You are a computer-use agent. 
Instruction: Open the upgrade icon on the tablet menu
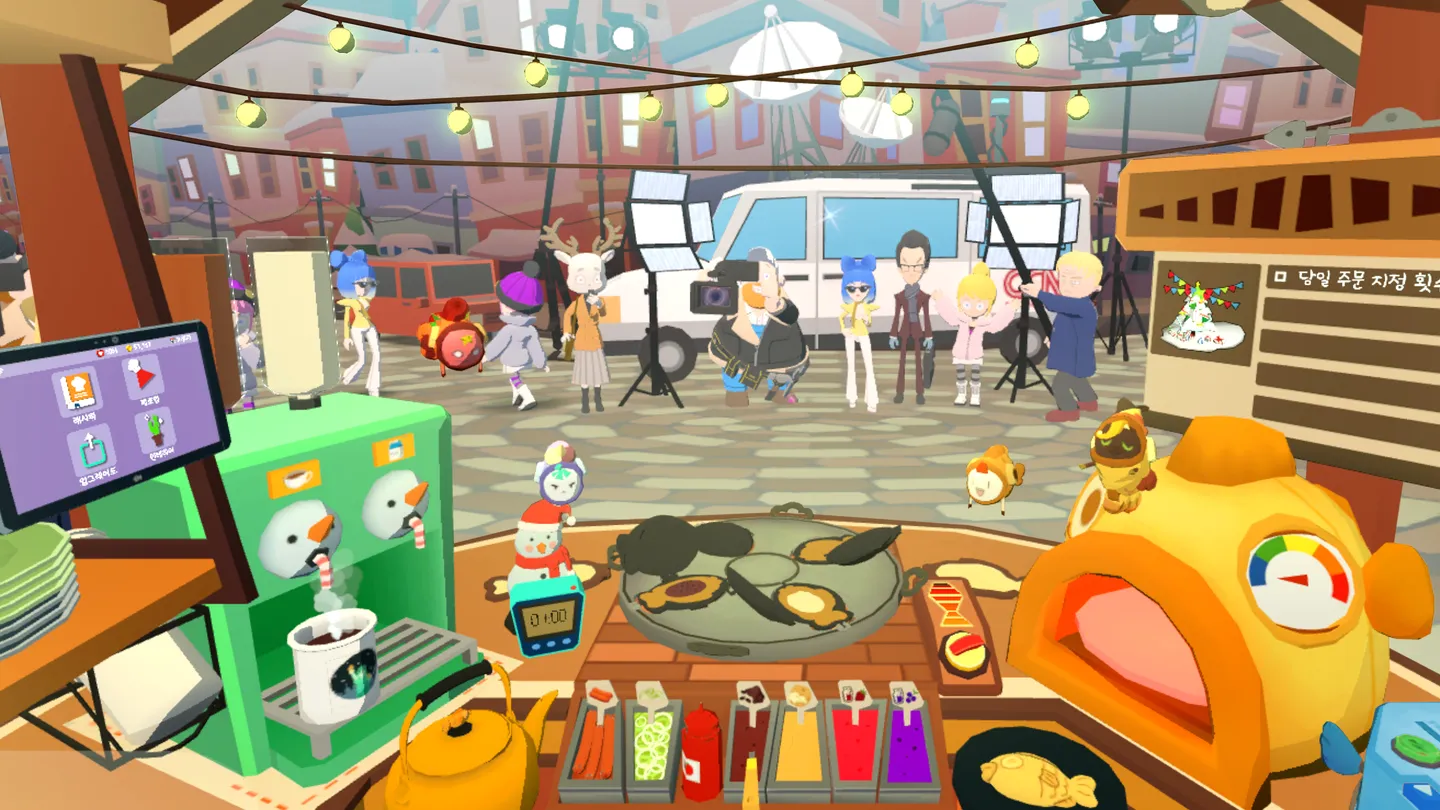coord(90,450)
